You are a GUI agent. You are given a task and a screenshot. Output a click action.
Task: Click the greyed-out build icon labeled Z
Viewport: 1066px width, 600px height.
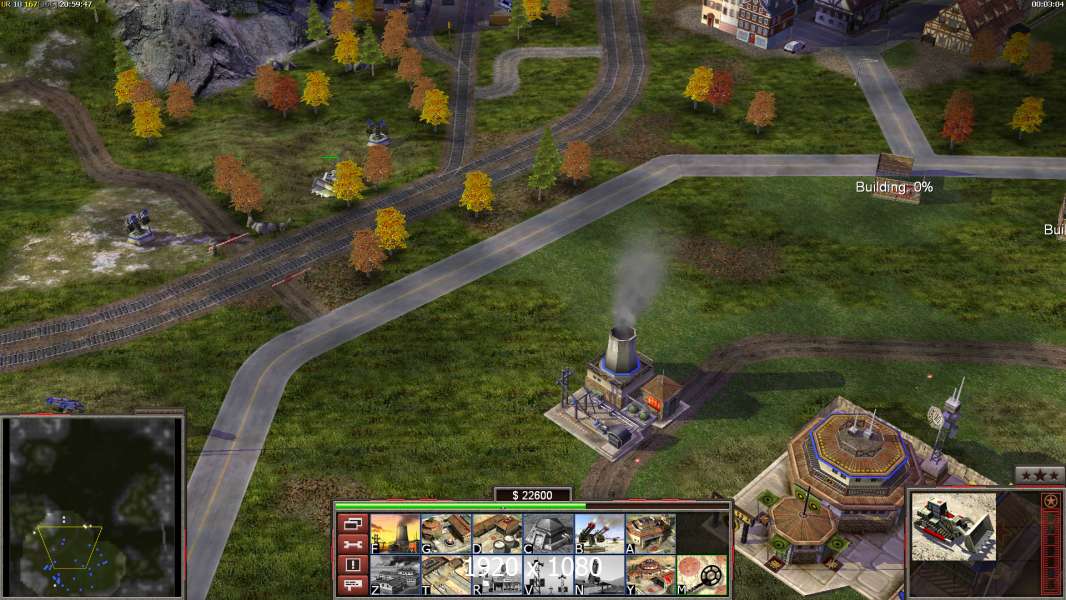(395, 574)
